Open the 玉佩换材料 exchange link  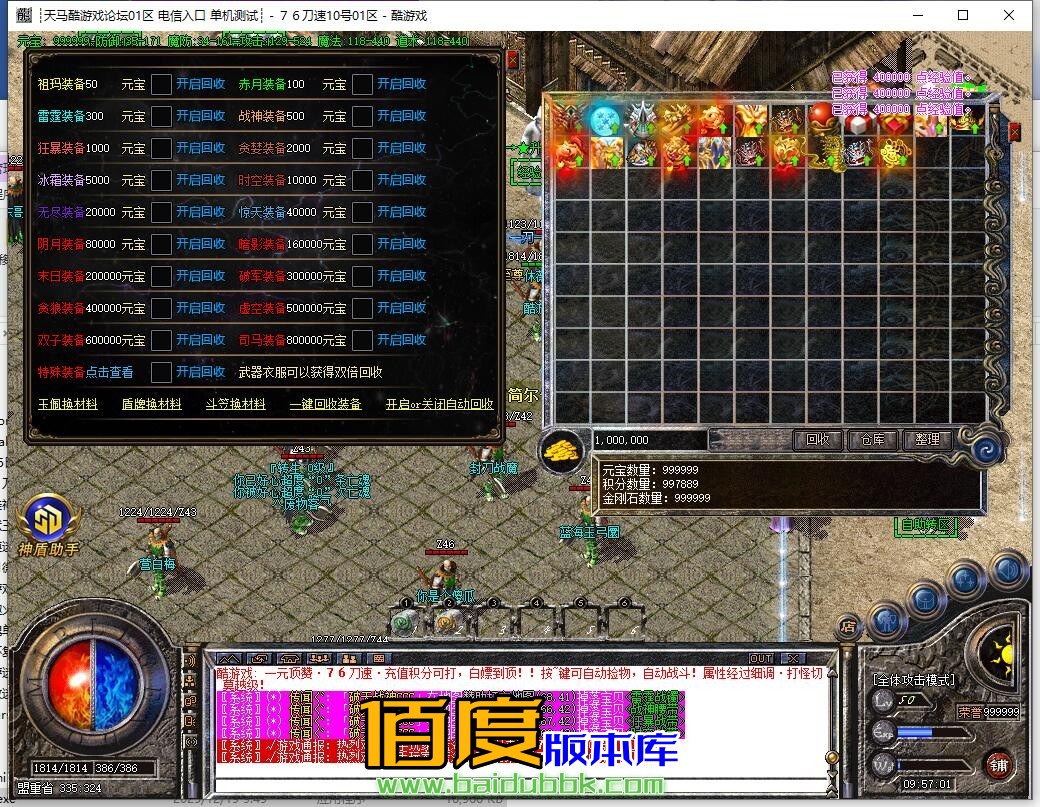(68, 404)
